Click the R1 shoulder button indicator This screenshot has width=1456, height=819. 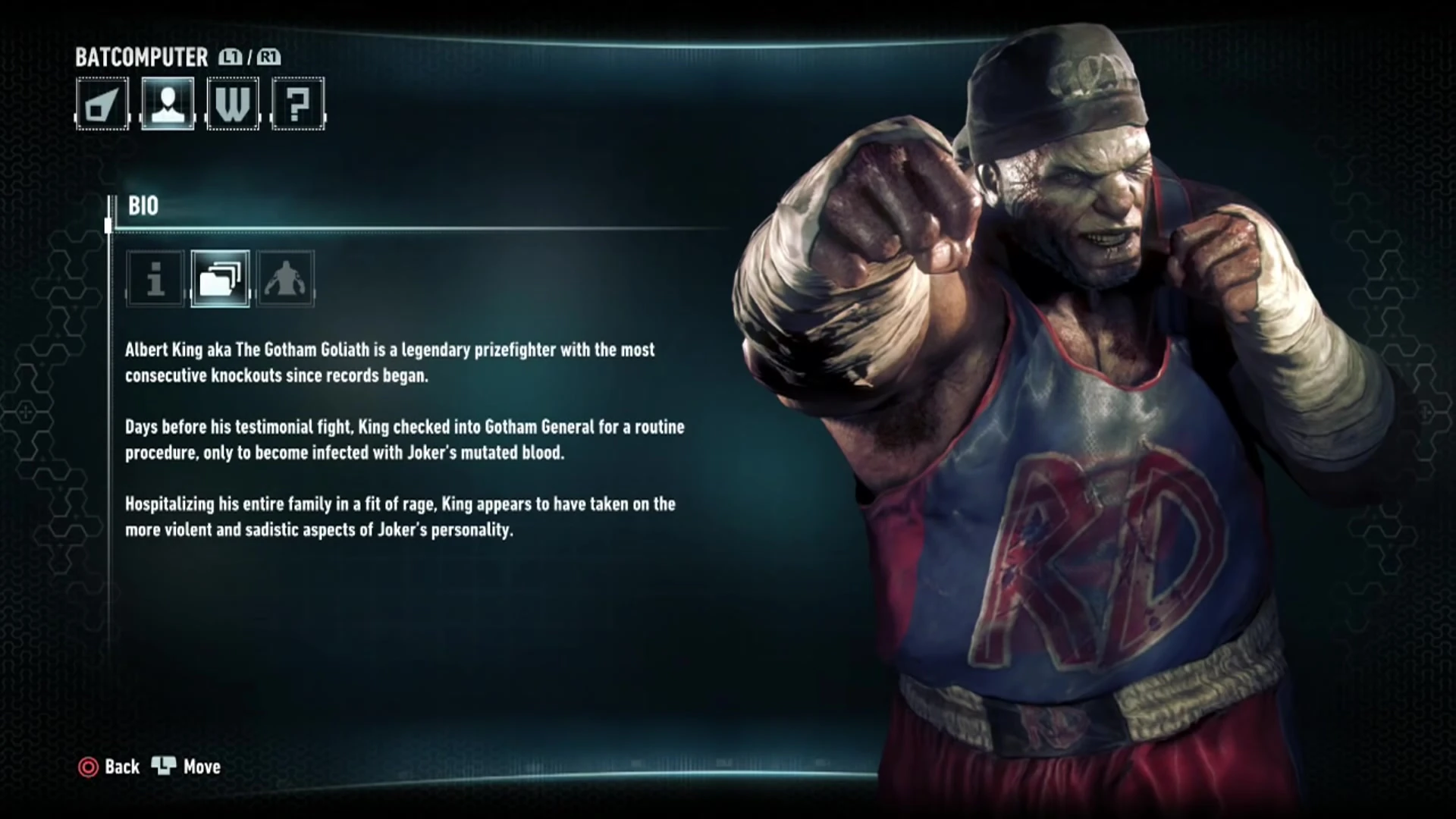[x=270, y=56]
